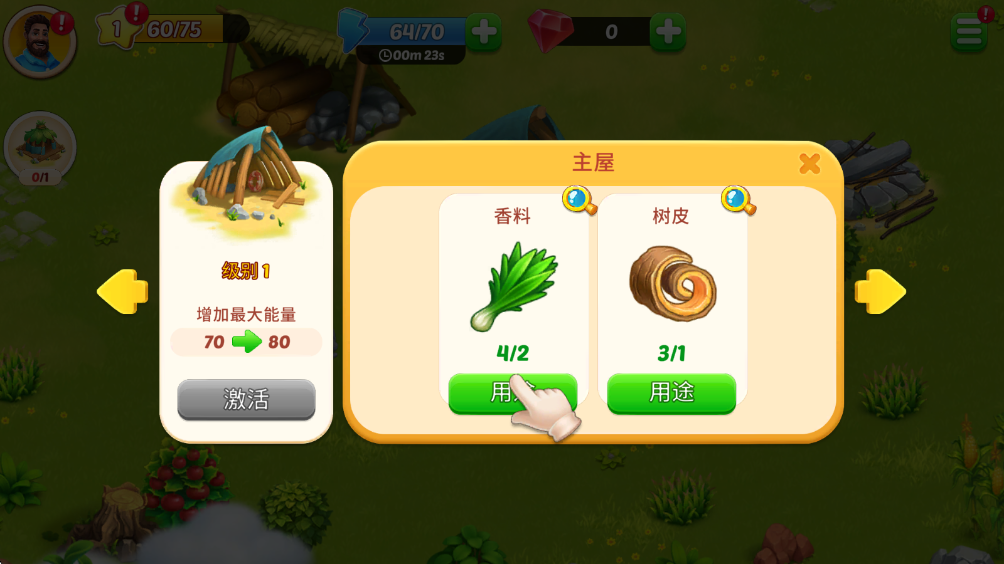Open 用途 for 树皮
Screen dimensions: 1004x564
coord(671,392)
